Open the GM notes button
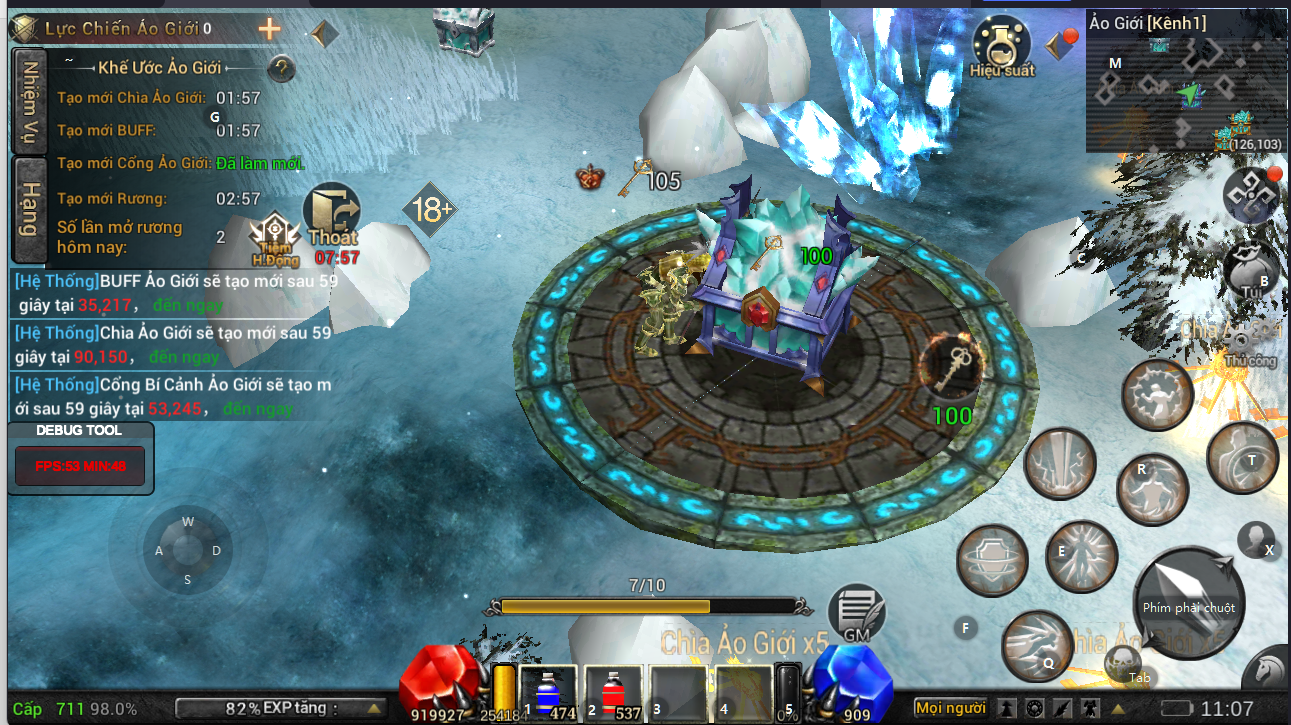Image resolution: width=1291 pixels, height=725 pixels. [857, 612]
